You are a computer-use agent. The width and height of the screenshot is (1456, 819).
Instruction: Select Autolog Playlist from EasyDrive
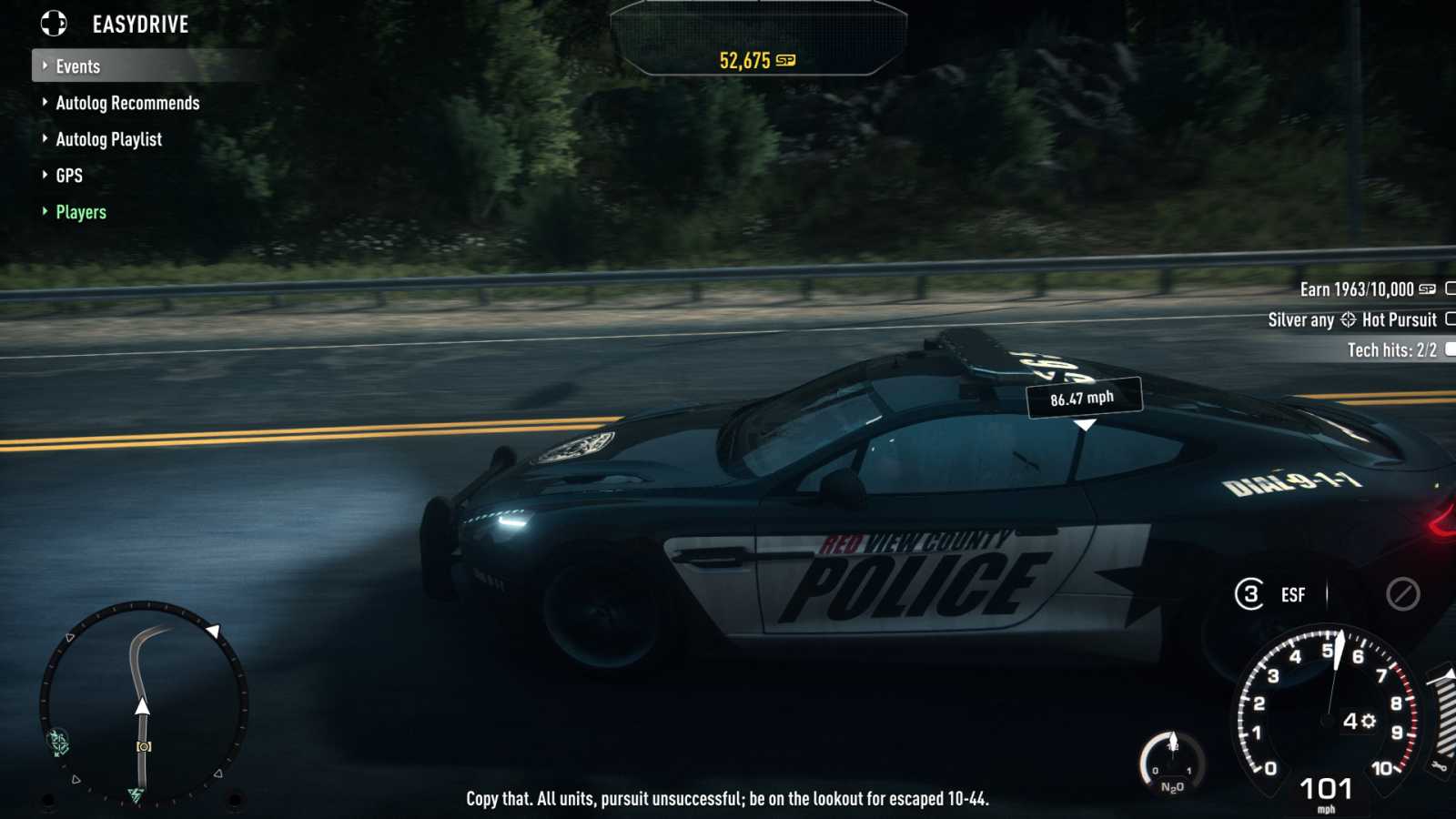tap(109, 138)
